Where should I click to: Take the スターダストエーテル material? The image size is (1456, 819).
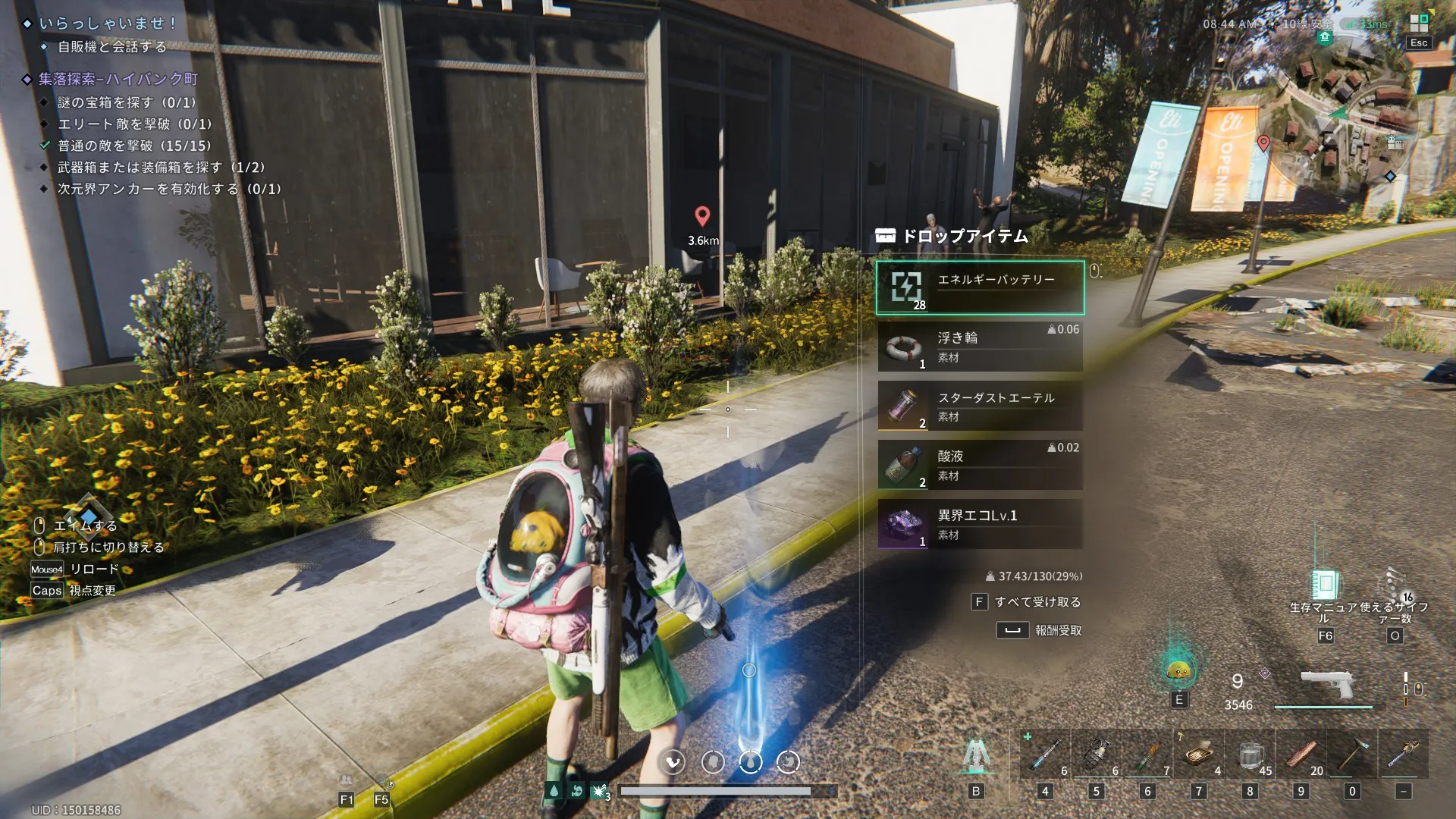(980, 406)
